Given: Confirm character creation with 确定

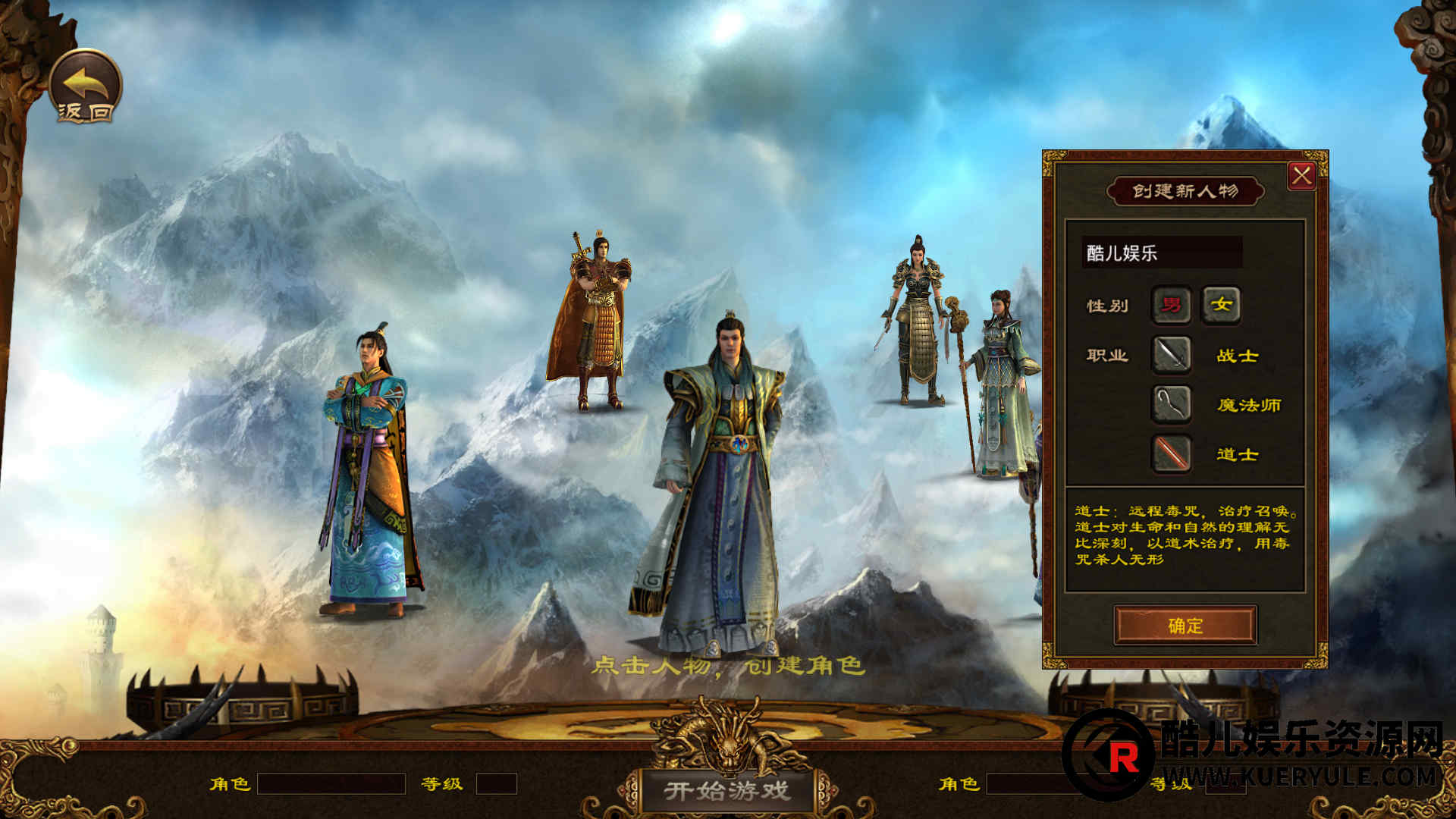Looking at the screenshot, I should pos(1185,625).
